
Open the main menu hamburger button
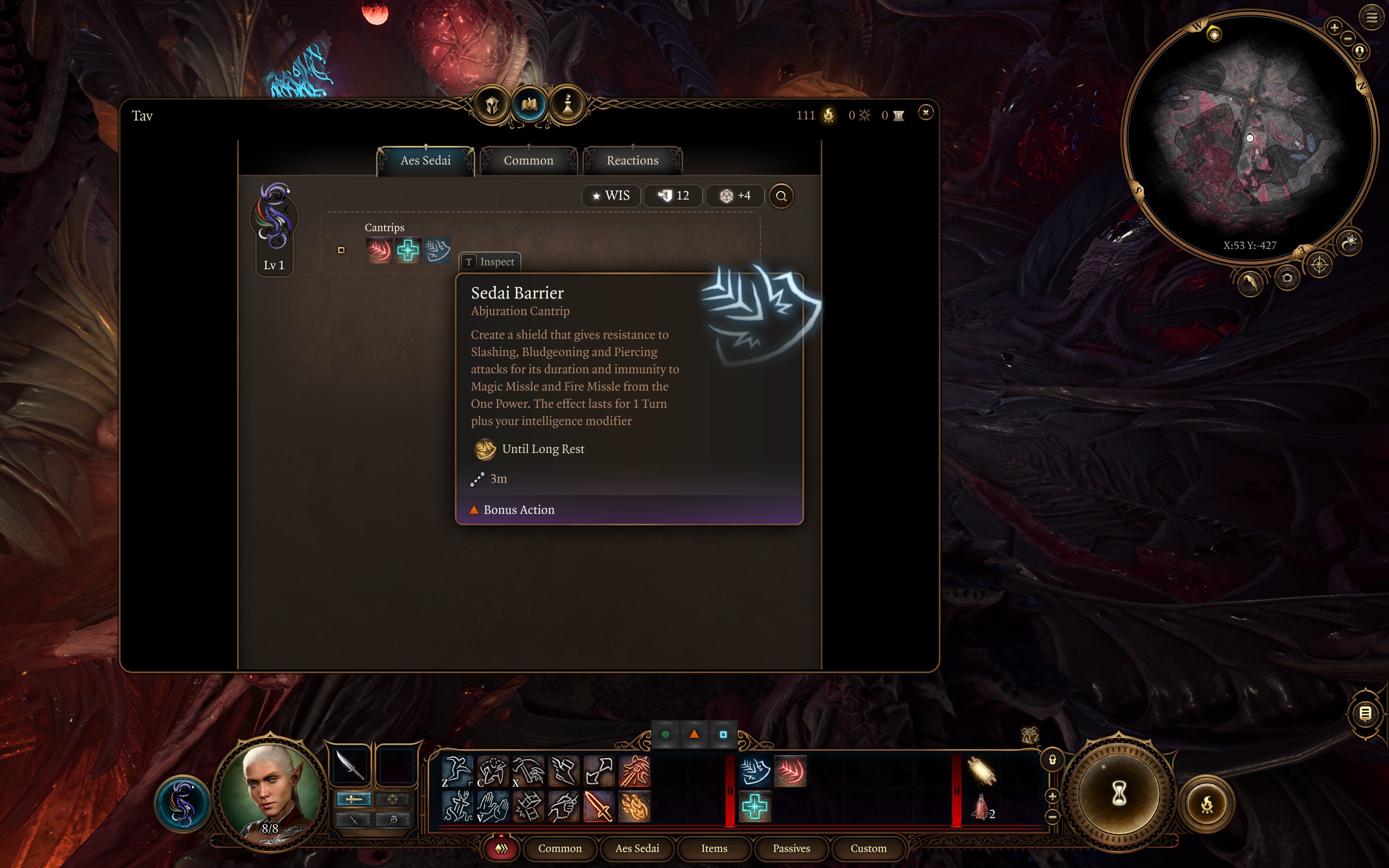tap(1371, 18)
